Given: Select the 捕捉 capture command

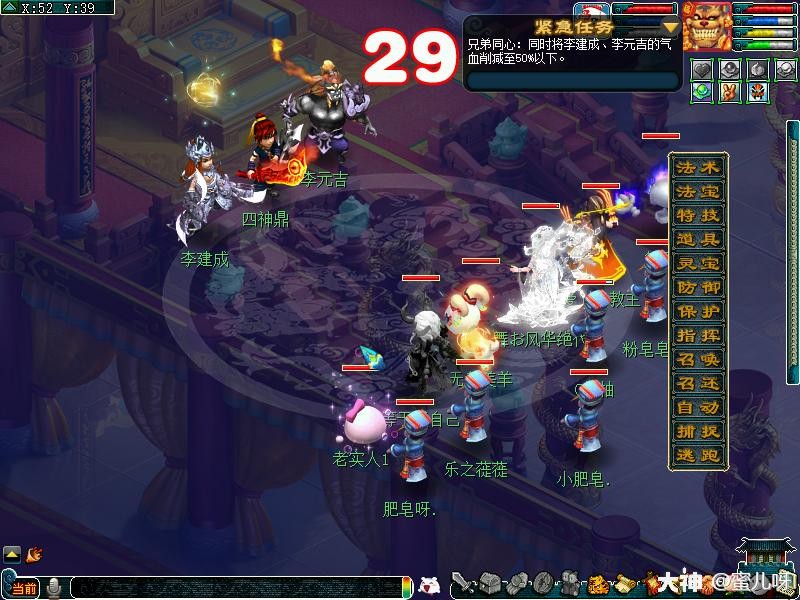Looking at the screenshot, I should (x=698, y=431).
